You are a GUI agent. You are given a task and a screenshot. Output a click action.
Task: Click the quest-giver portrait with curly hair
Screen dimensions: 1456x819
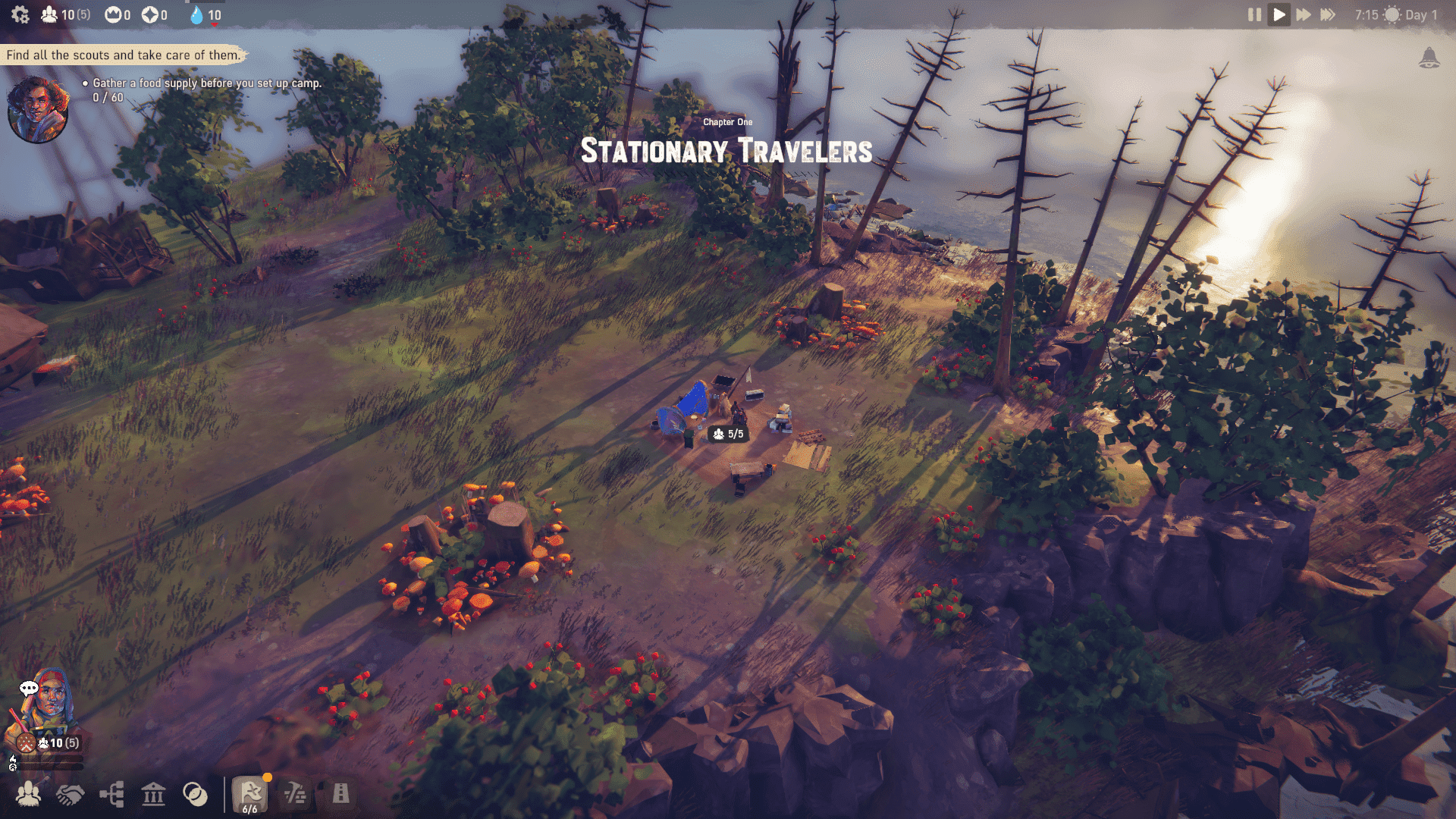[38, 110]
